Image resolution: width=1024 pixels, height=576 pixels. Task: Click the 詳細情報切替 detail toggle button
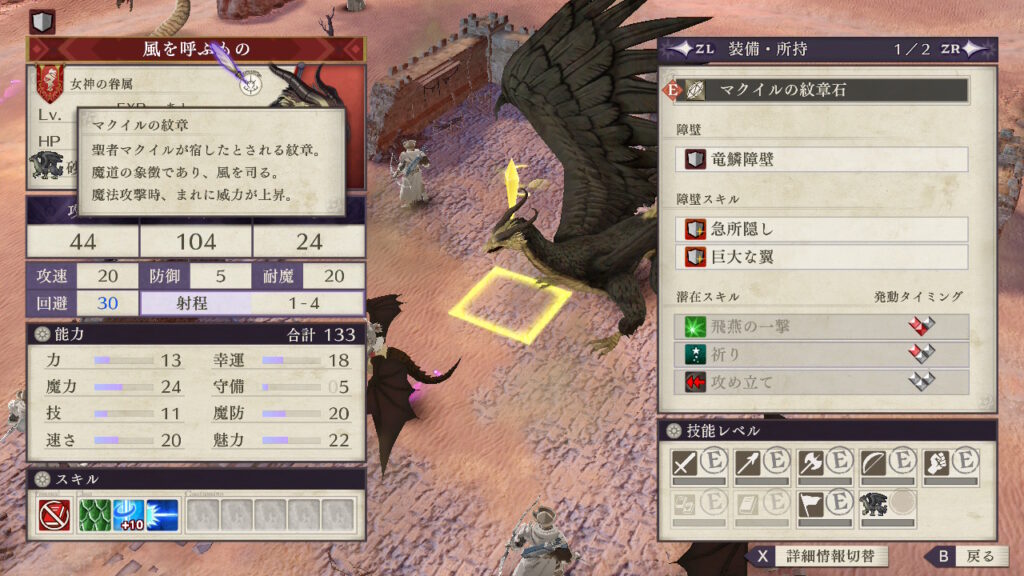(817, 556)
